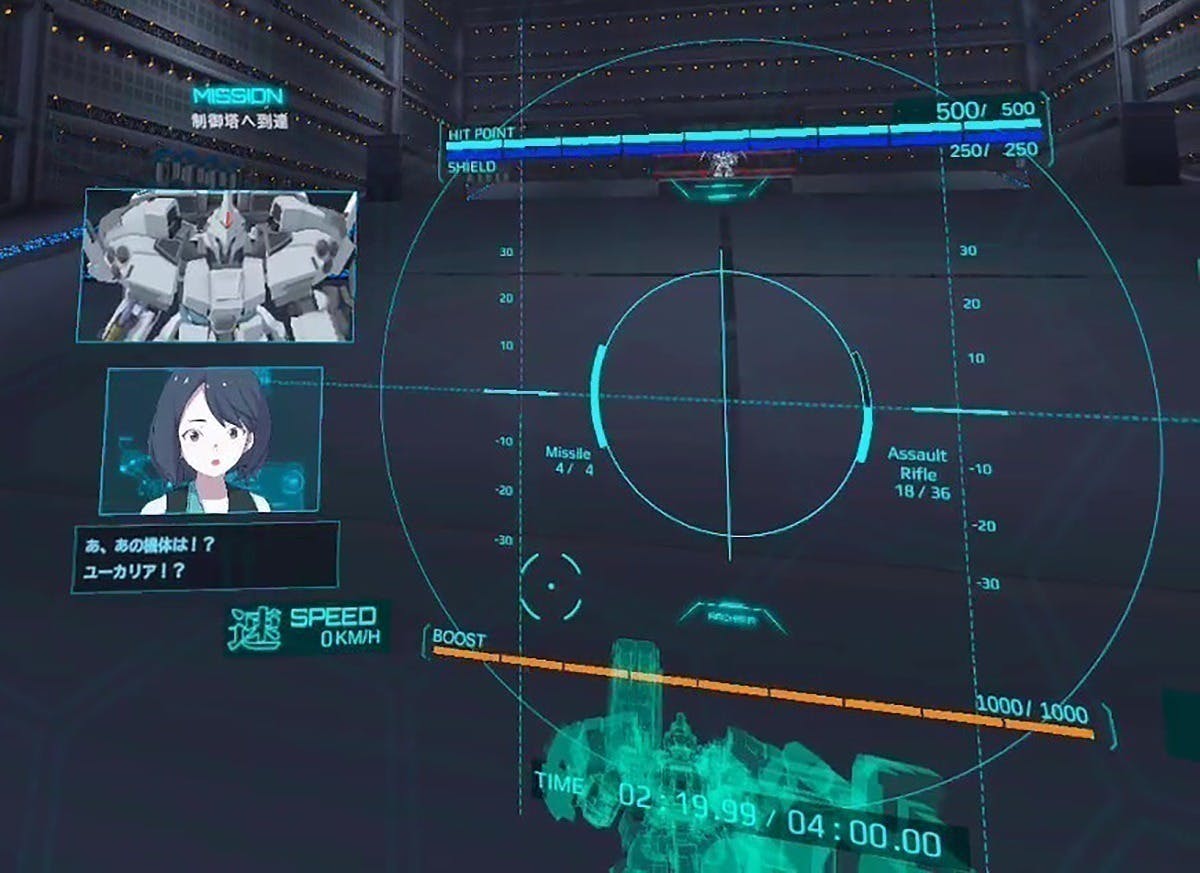Open the MISSION objective tracker
The width and height of the screenshot is (1200, 873).
point(238,107)
